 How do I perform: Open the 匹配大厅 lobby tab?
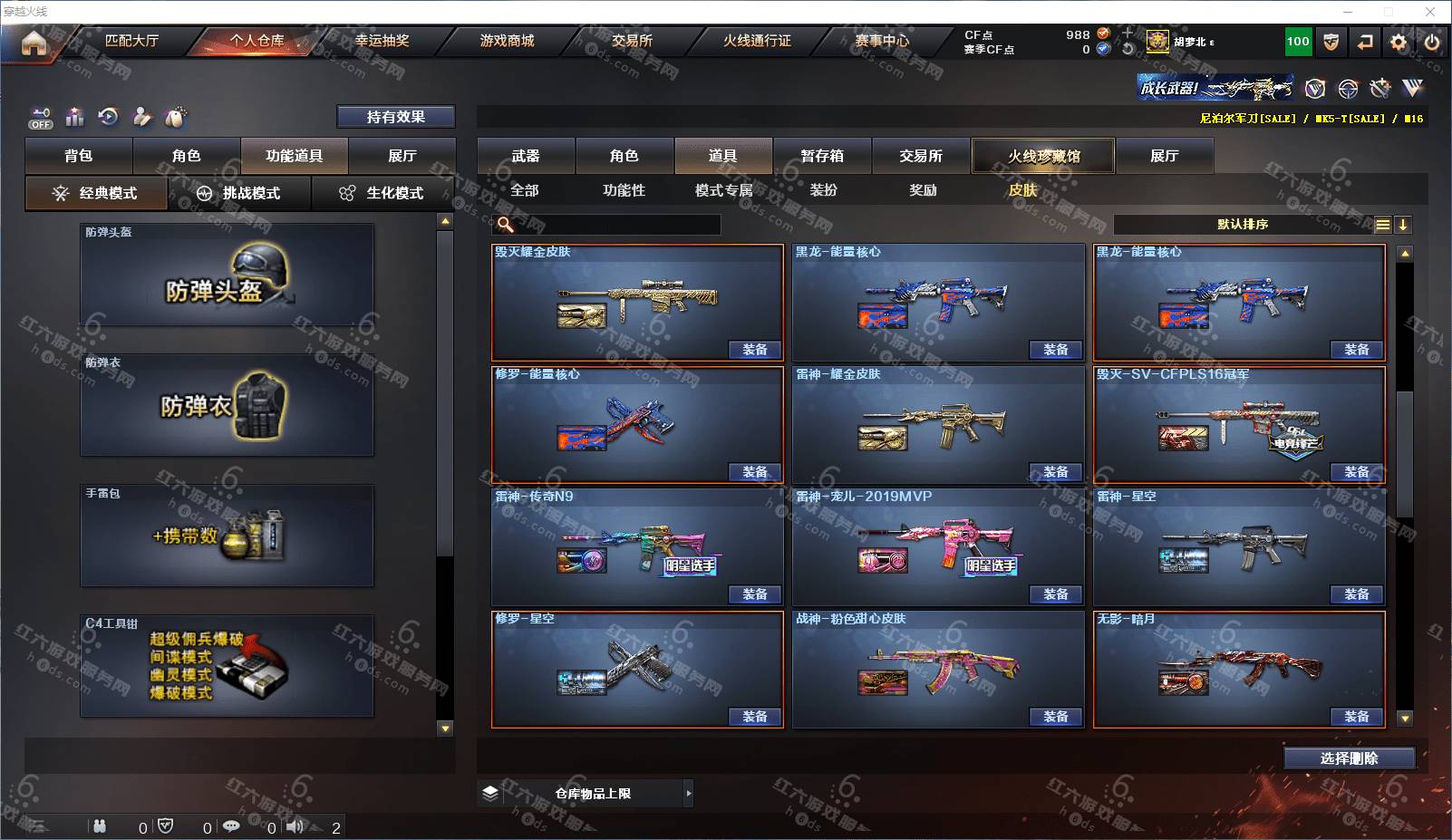pos(131,41)
